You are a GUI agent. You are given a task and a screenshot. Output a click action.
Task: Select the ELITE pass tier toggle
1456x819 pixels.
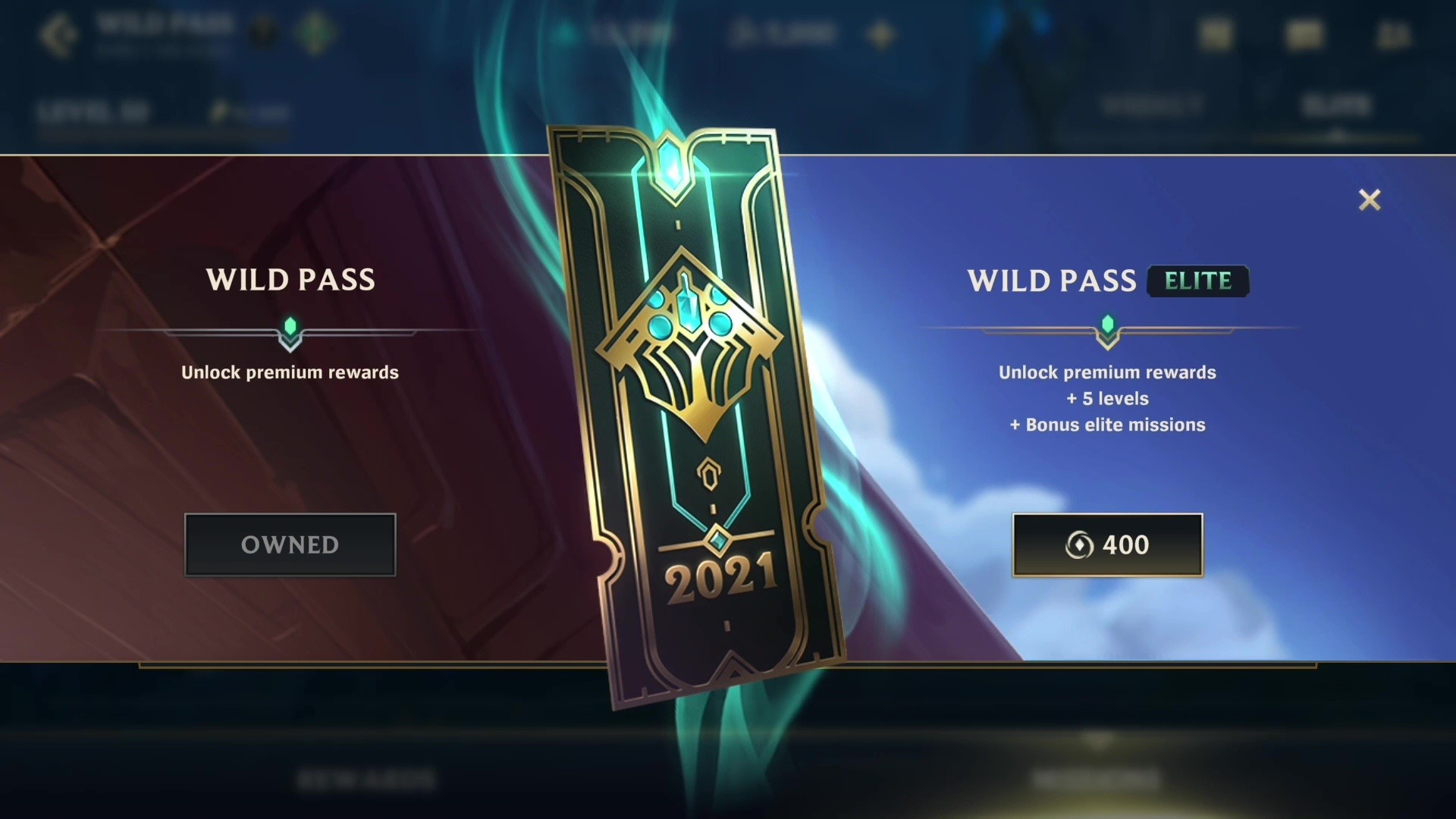(x=1337, y=106)
